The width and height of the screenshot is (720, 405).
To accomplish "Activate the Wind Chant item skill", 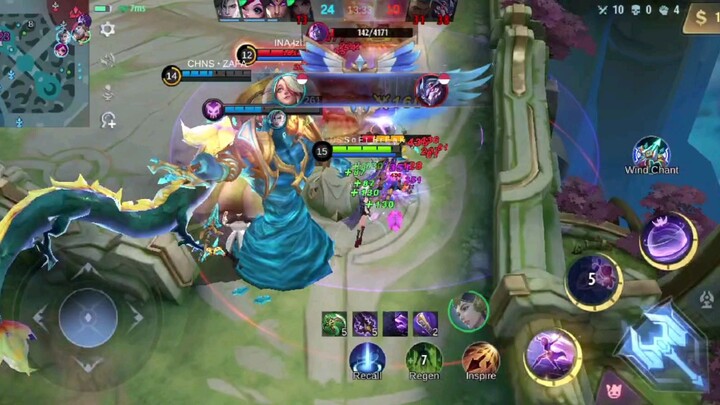I will [x=651, y=151].
